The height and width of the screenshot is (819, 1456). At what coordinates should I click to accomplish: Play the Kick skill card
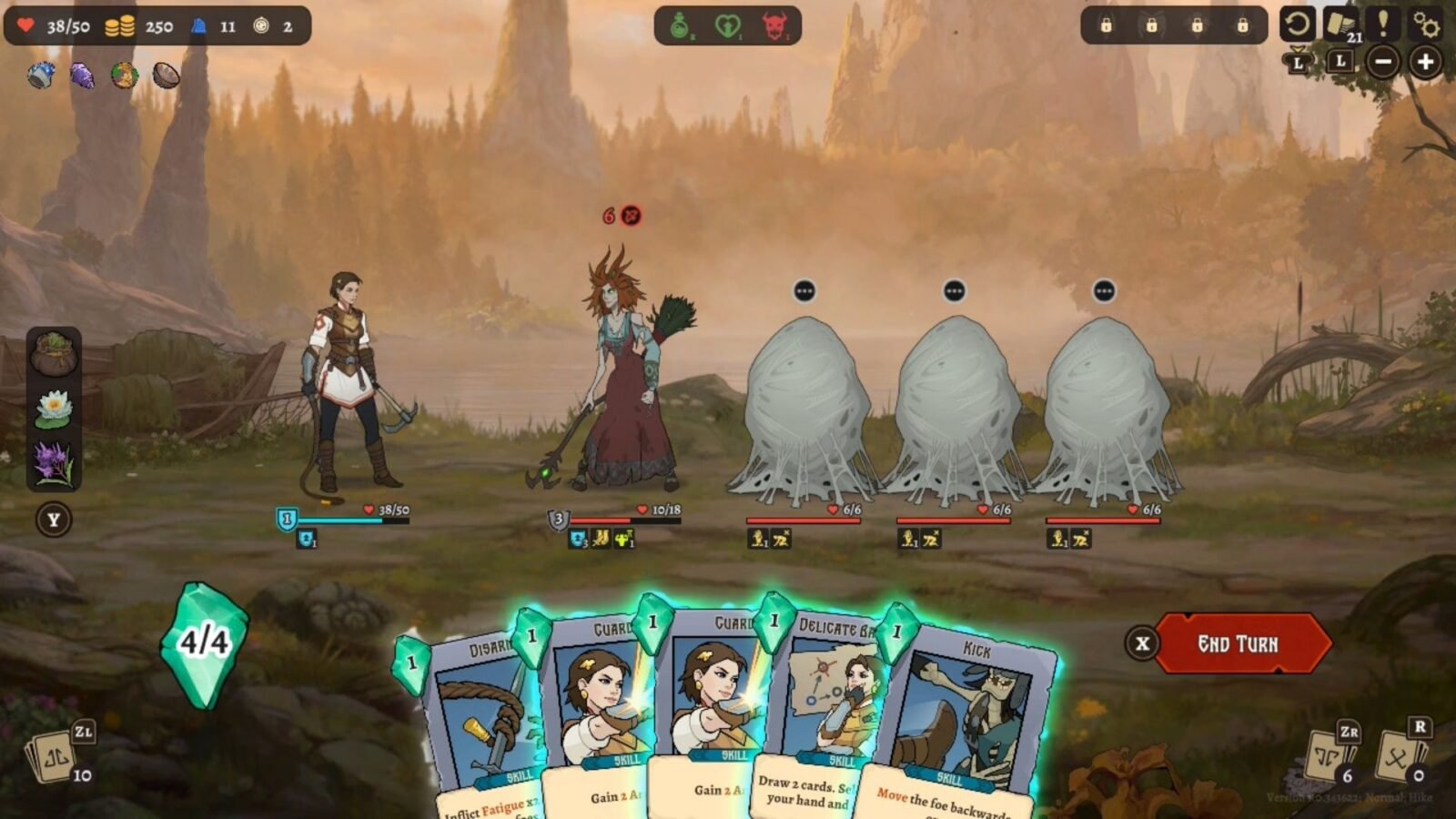point(965,719)
